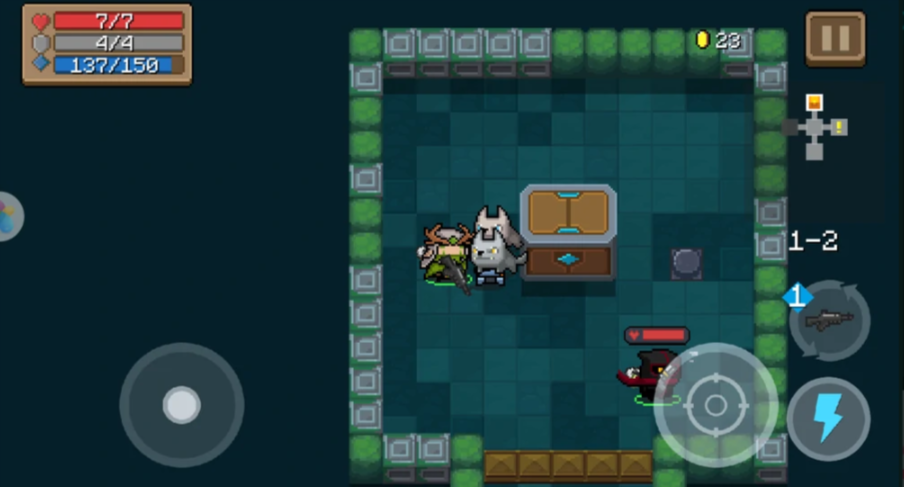Viewport: 904px width, 487px height.
Task: Open the colorful side overlay bubble
Action: tap(8, 215)
